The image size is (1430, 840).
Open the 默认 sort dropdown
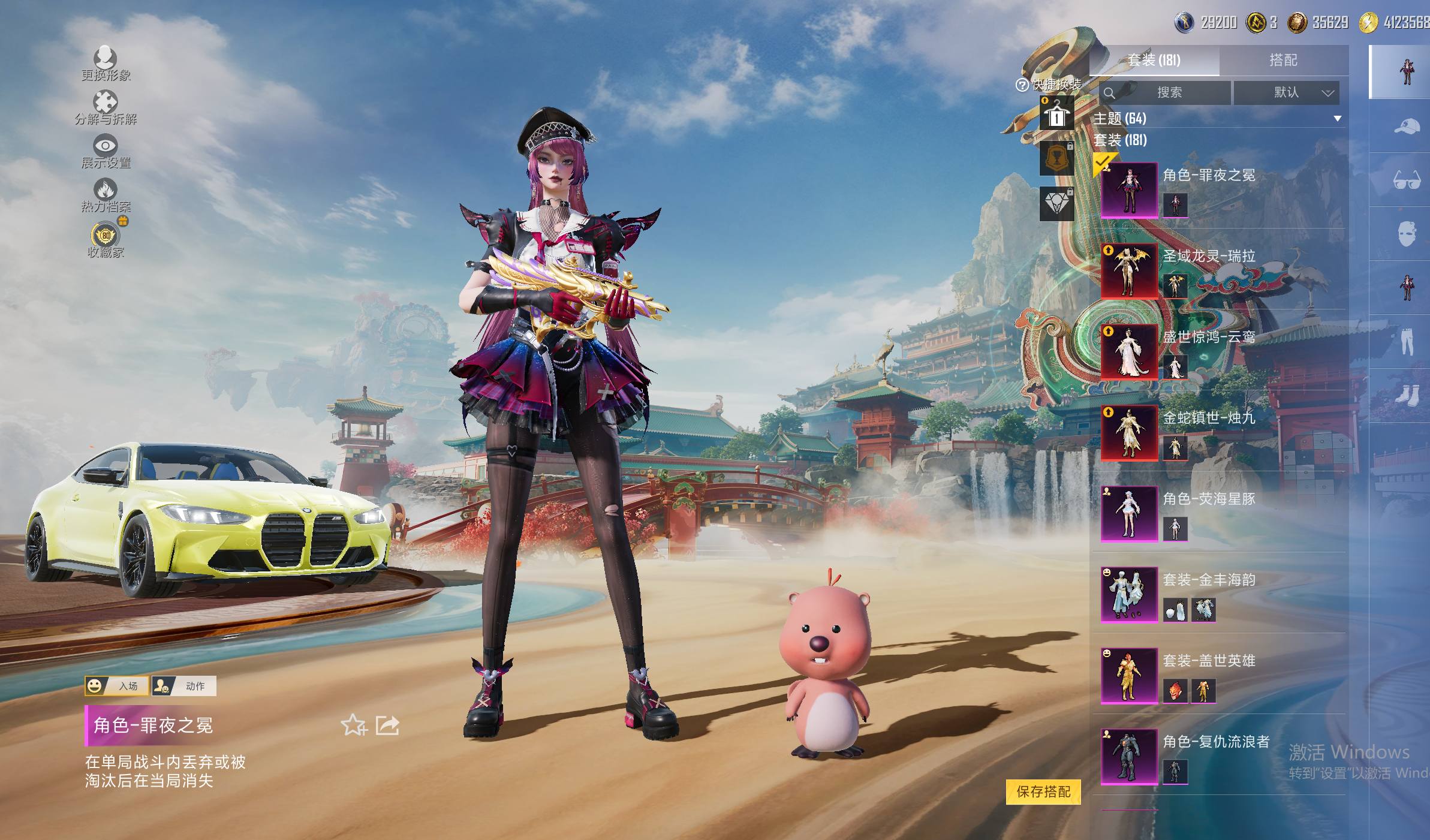1286,92
